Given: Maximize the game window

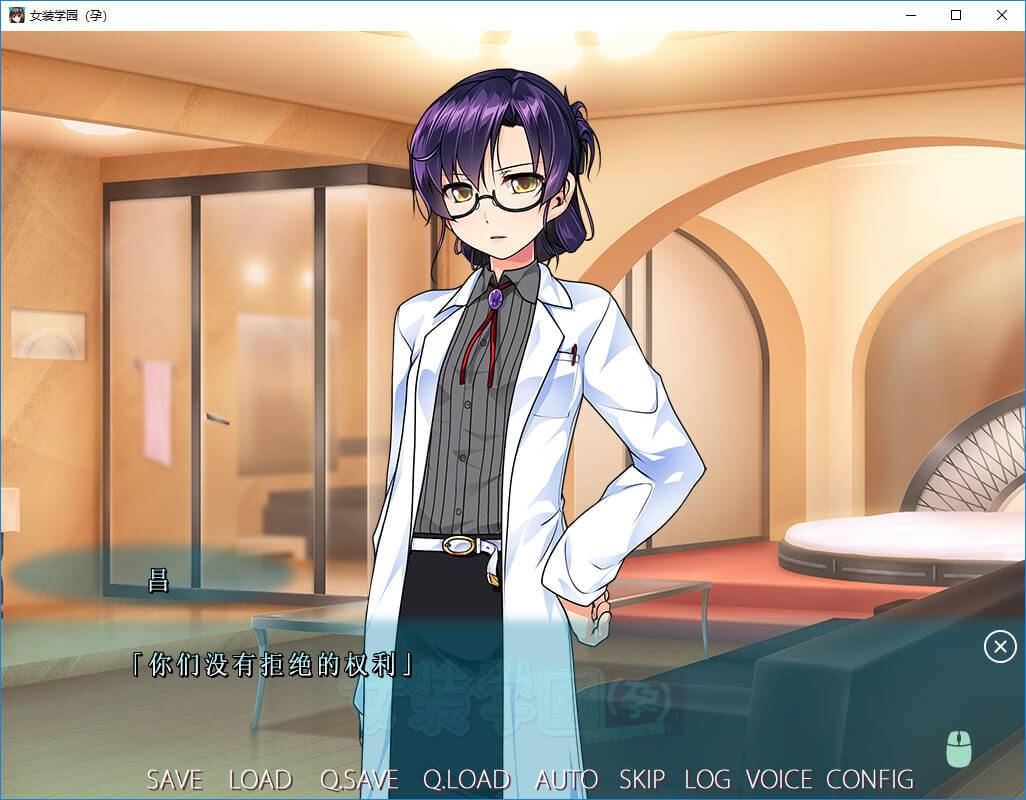Looking at the screenshot, I should (x=956, y=15).
